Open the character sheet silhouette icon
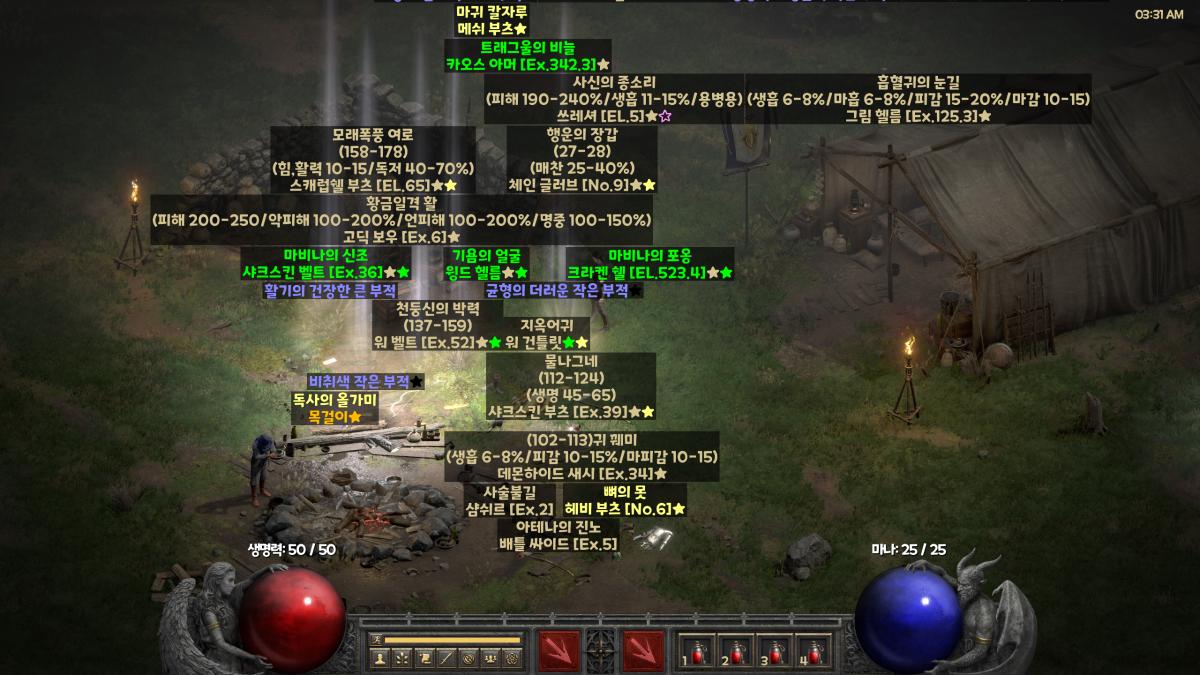The image size is (1200, 675). (380, 658)
